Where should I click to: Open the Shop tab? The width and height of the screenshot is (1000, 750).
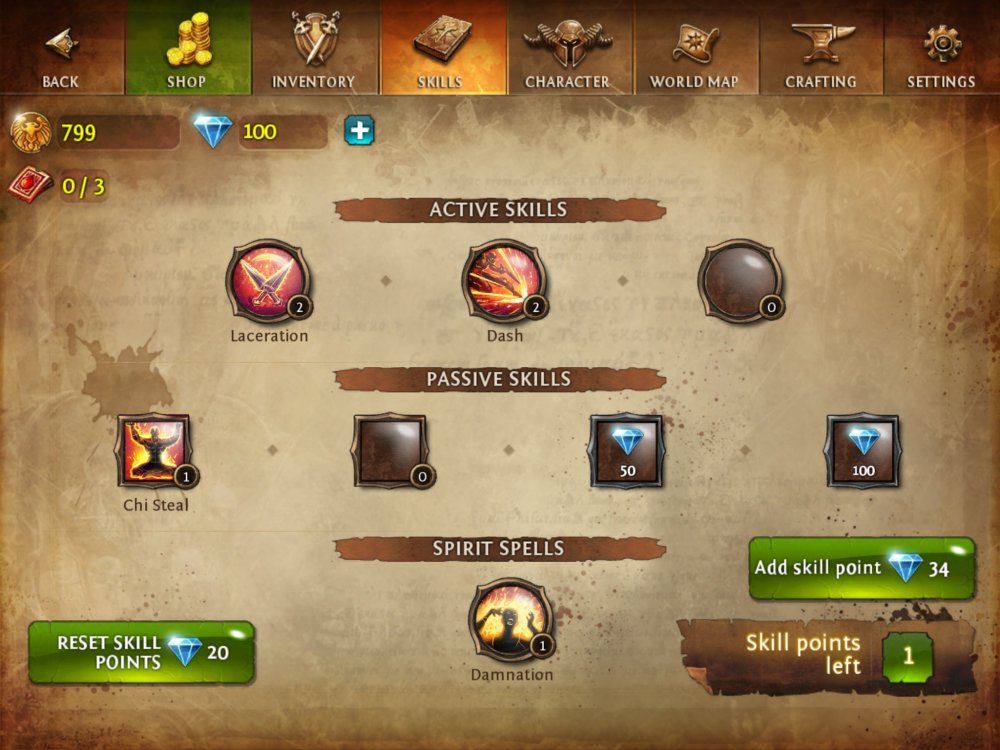click(187, 48)
